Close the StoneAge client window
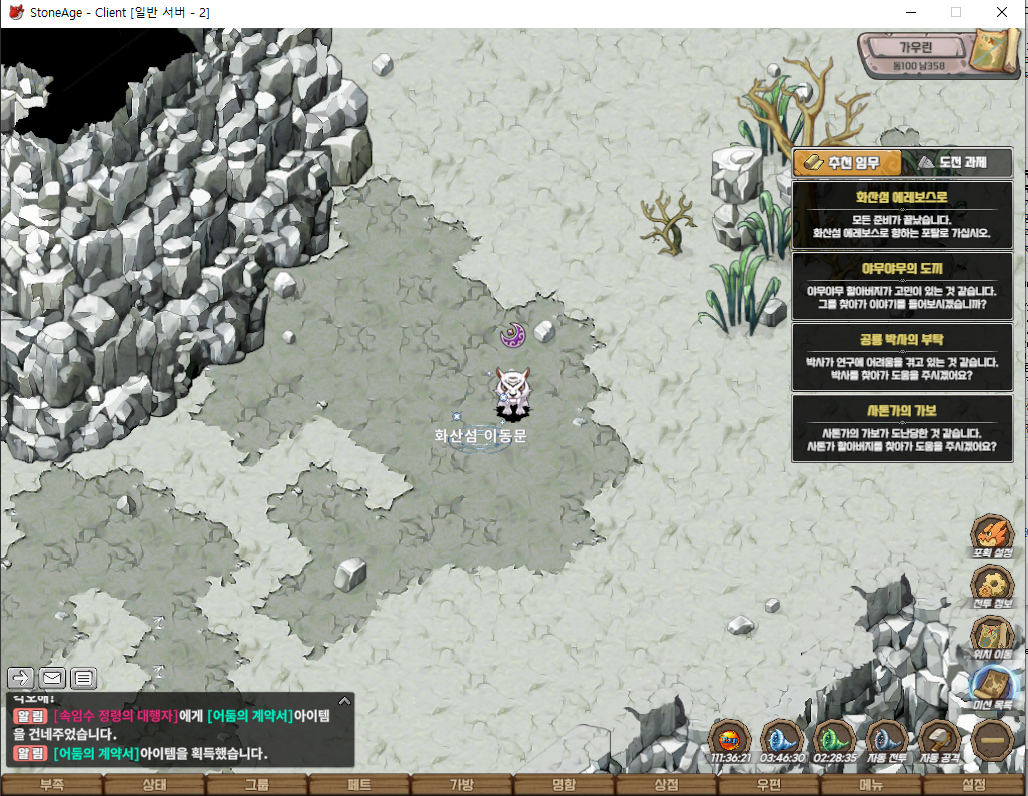 coord(1002,12)
